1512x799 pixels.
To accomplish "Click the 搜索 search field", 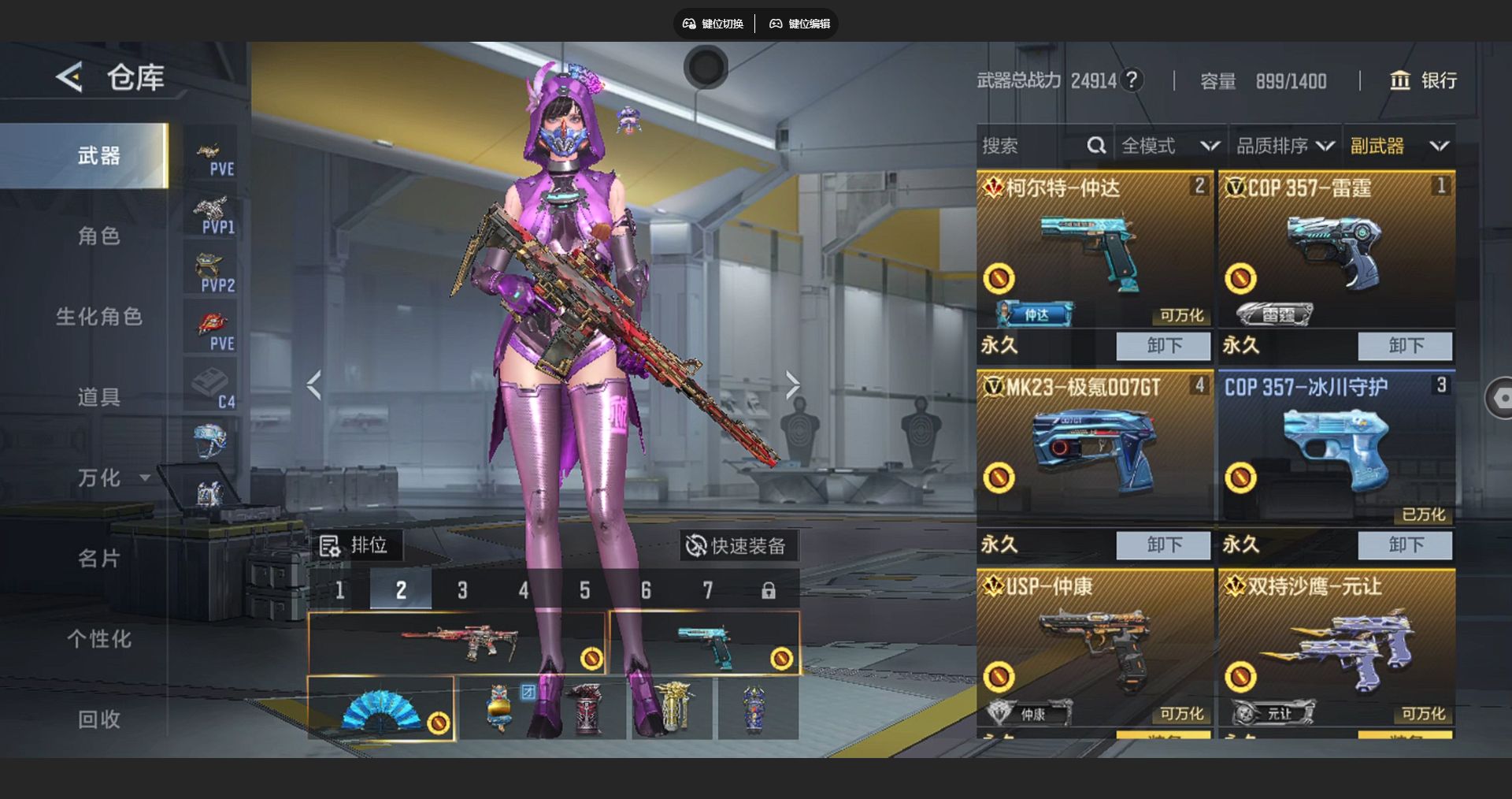I will click(x=1030, y=146).
